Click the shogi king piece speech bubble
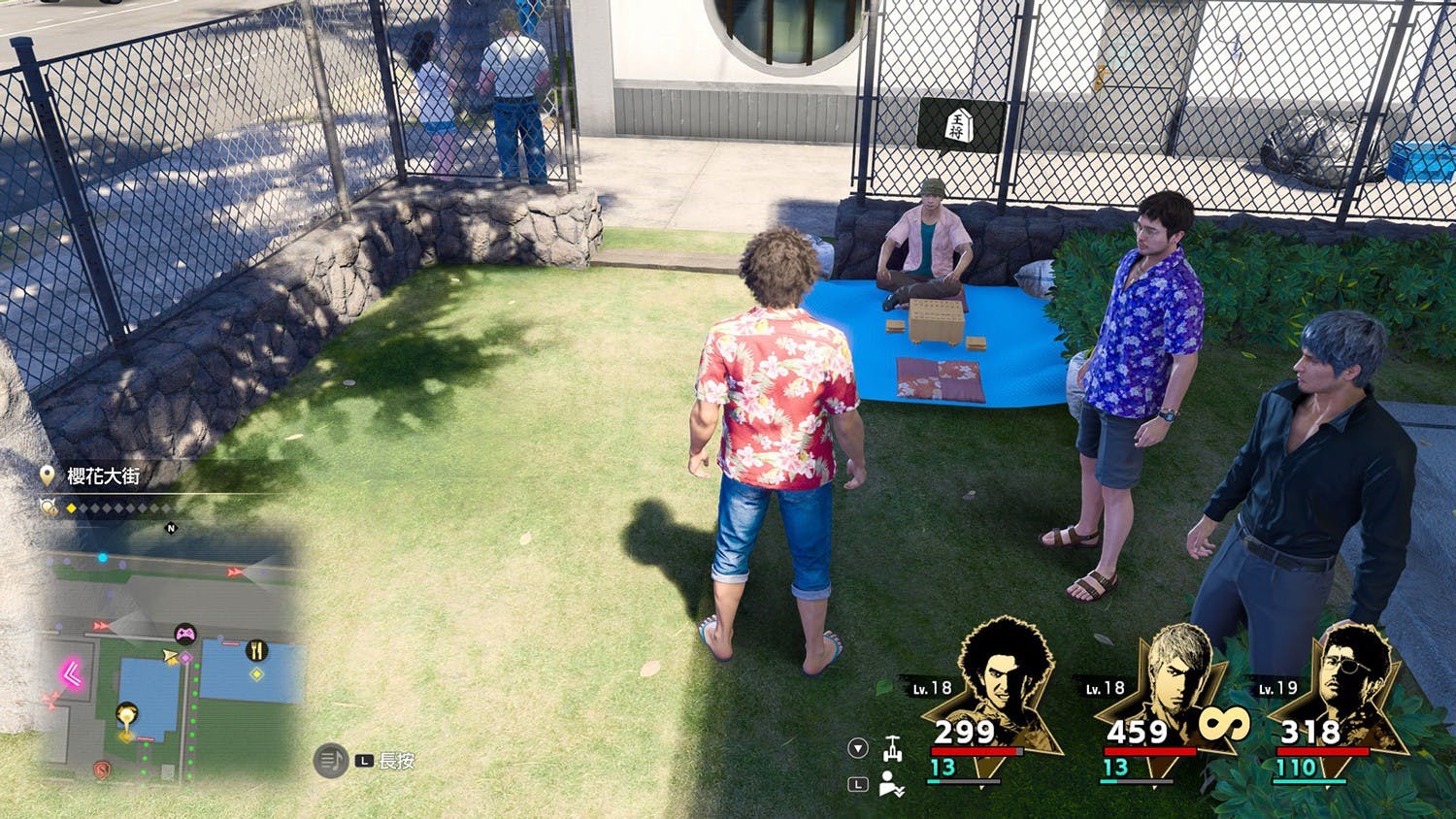 tap(959, 126)
